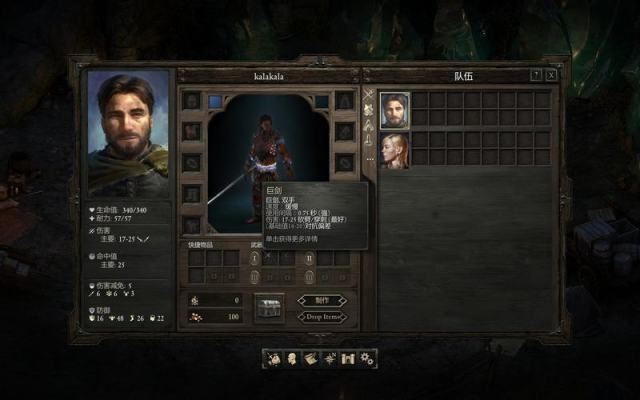The height and width of the screenshot is (400, 640).
Task: Open the character sheet head icon
Action: click(291, 358)
